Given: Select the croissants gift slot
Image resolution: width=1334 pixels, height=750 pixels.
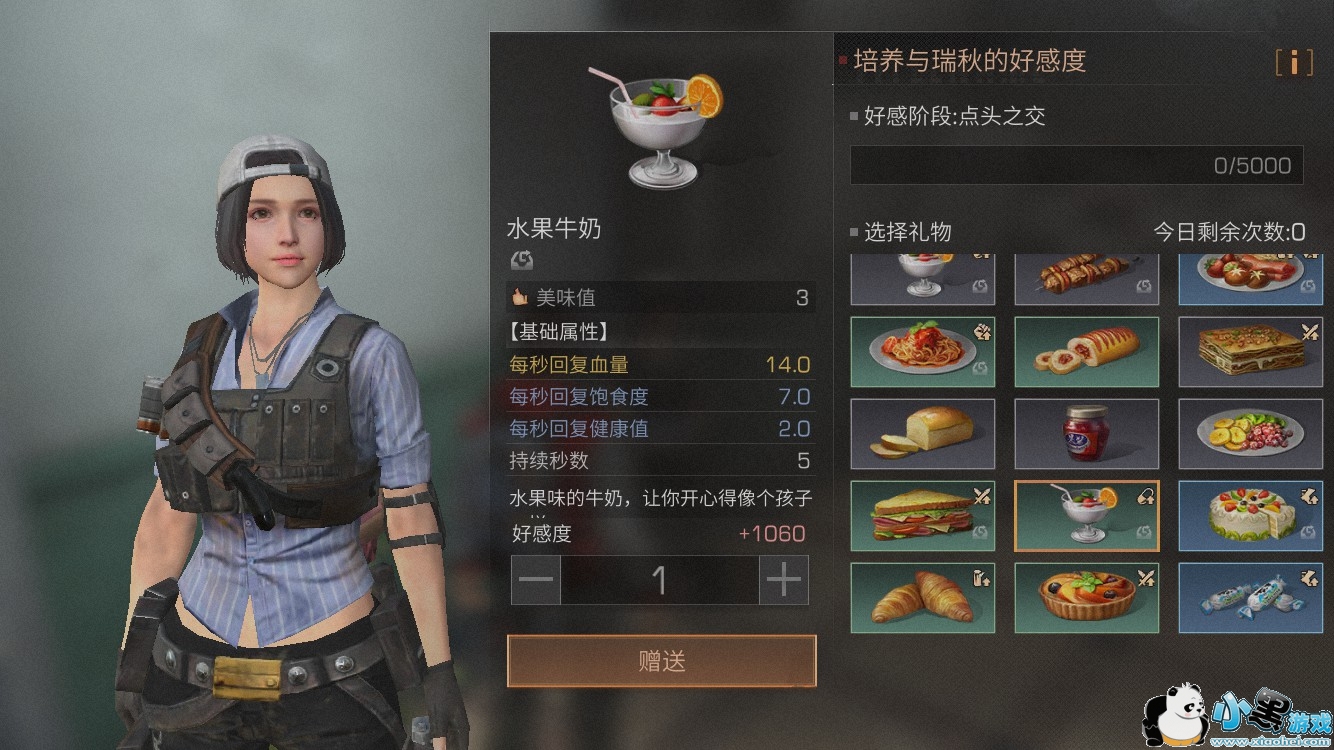Looking at the screenshot, I should click(x=922, y=598).
